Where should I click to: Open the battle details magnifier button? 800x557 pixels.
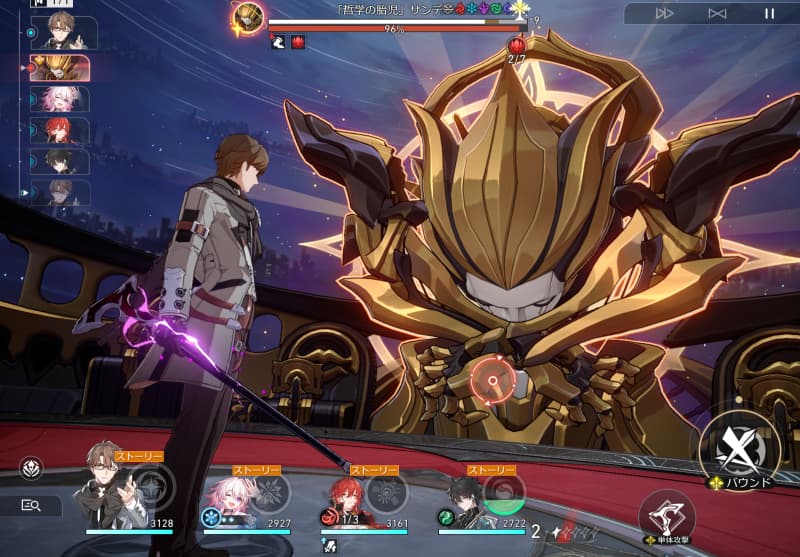point(30,506)
